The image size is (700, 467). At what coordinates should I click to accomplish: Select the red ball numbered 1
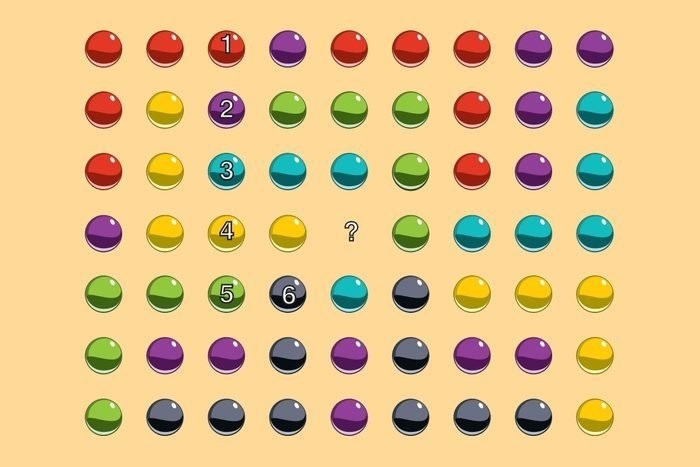[x=227, y=47]
